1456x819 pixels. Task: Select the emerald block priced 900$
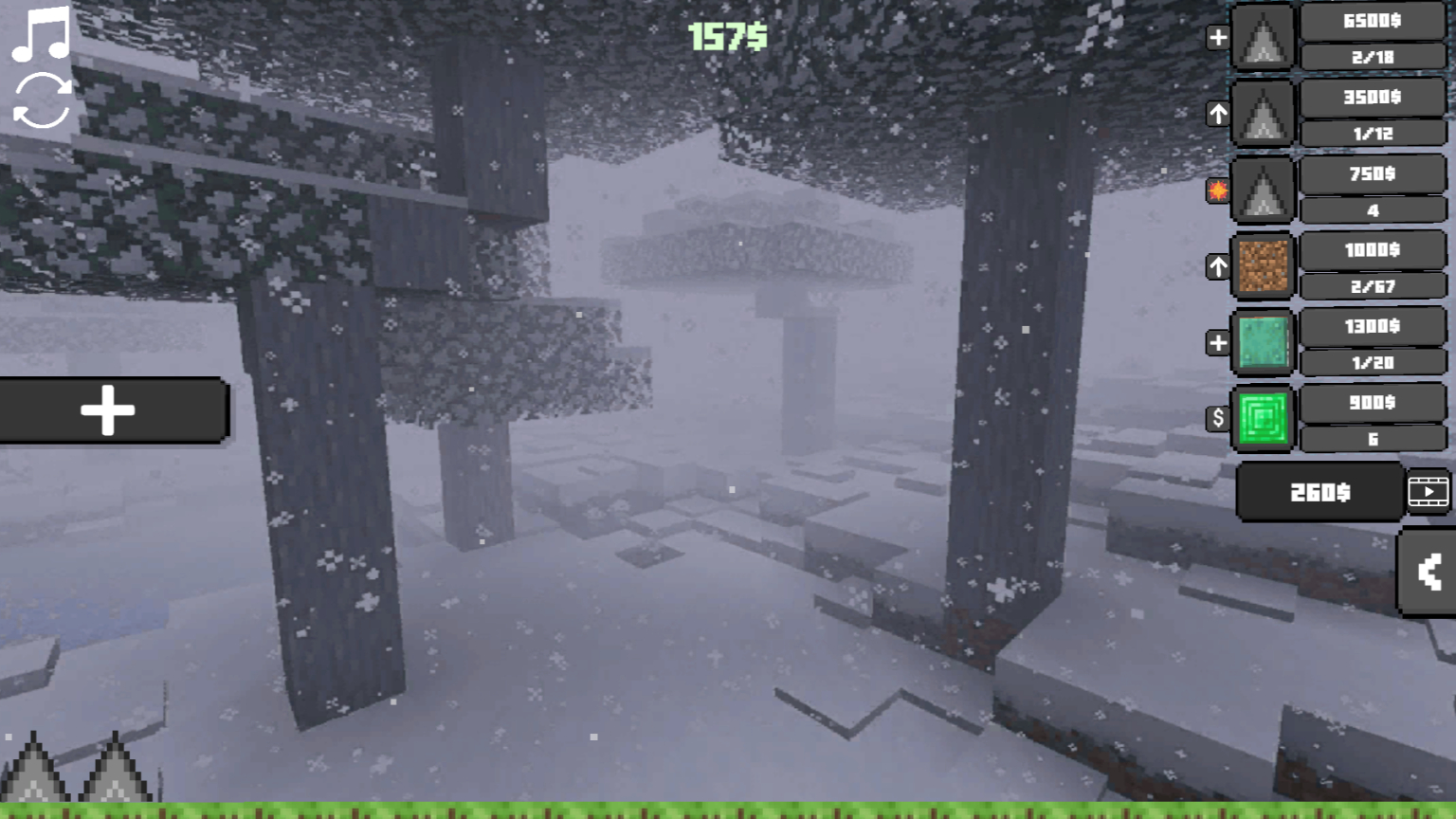coord(1262,418)
